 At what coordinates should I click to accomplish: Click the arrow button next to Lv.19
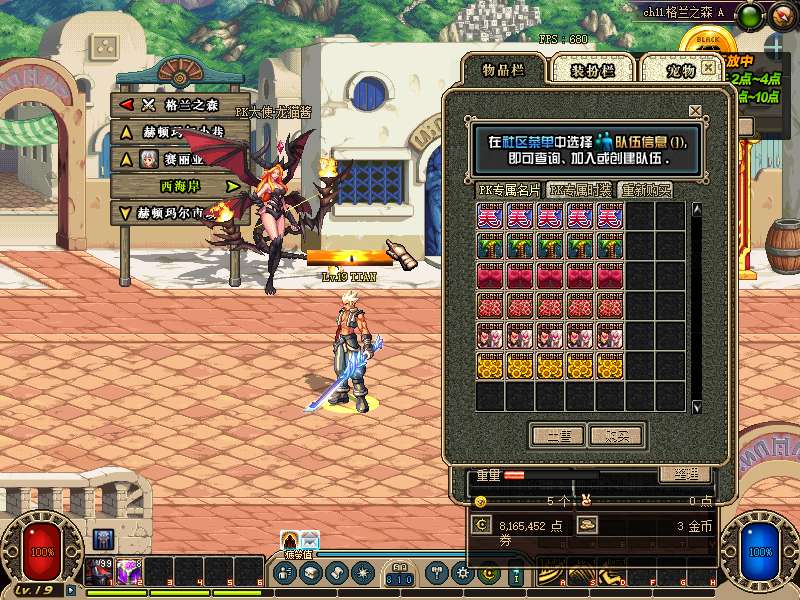71,591
